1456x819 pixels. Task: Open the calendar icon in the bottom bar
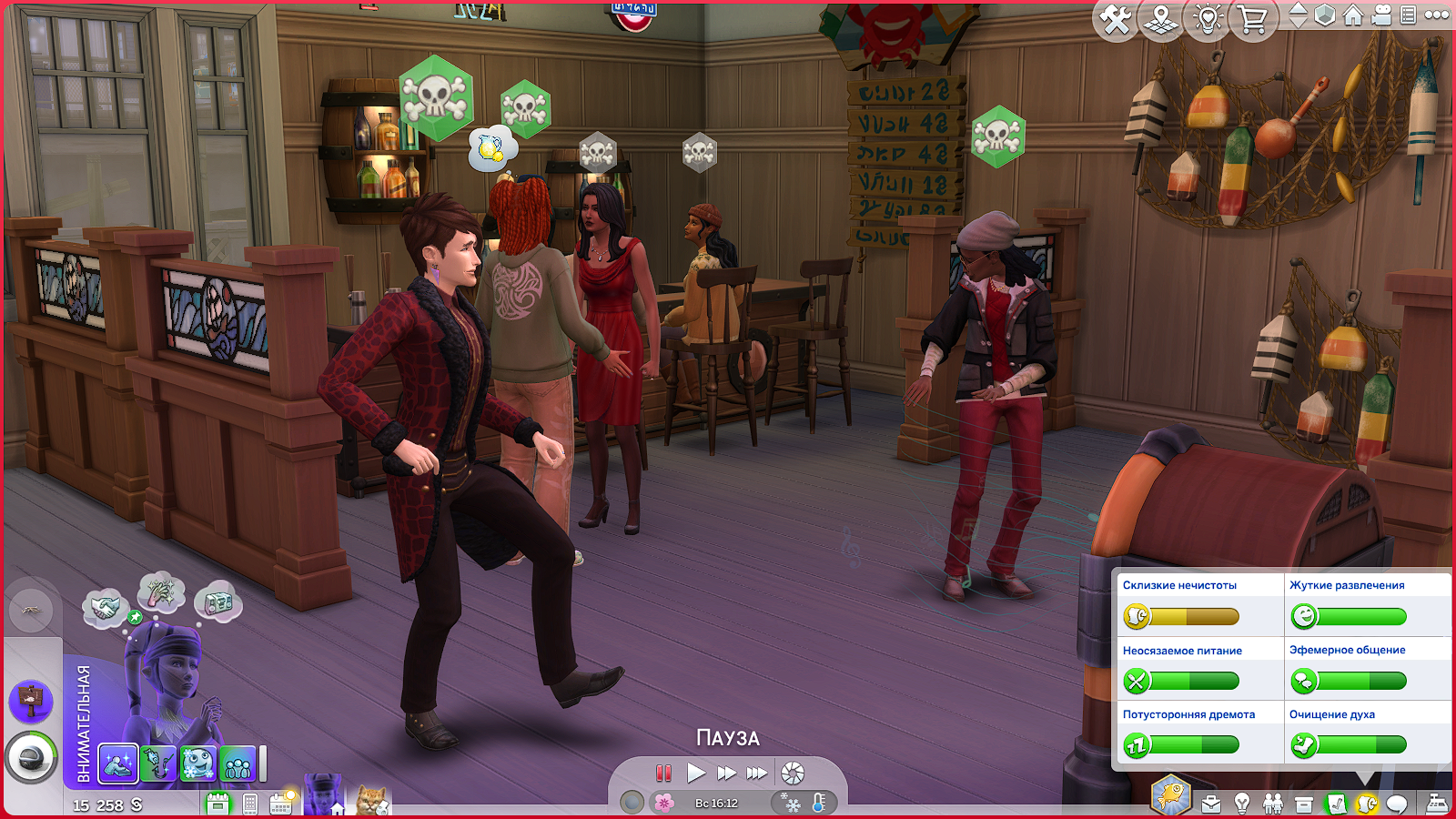pyautogui.click(x=280, y=803)
